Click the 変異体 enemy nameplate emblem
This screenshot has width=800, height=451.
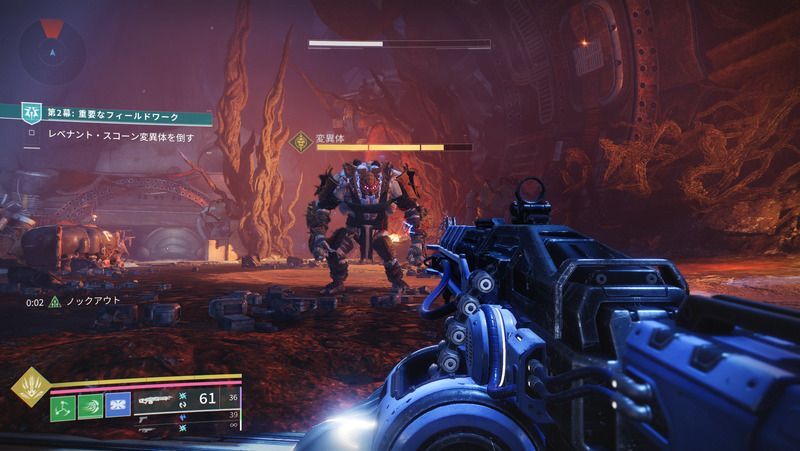click(298, 142)
